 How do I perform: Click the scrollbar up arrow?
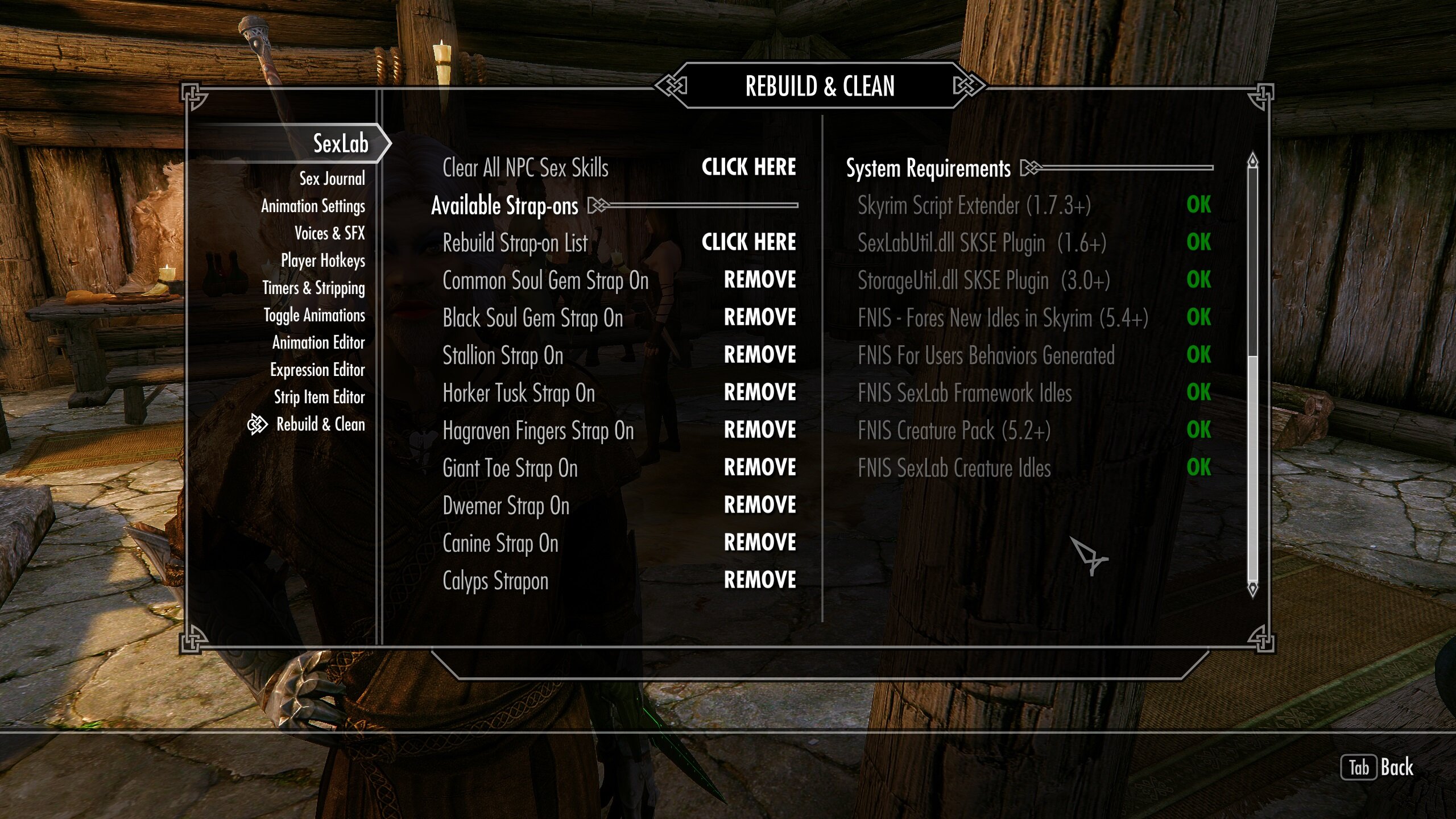coord(1252,161)
